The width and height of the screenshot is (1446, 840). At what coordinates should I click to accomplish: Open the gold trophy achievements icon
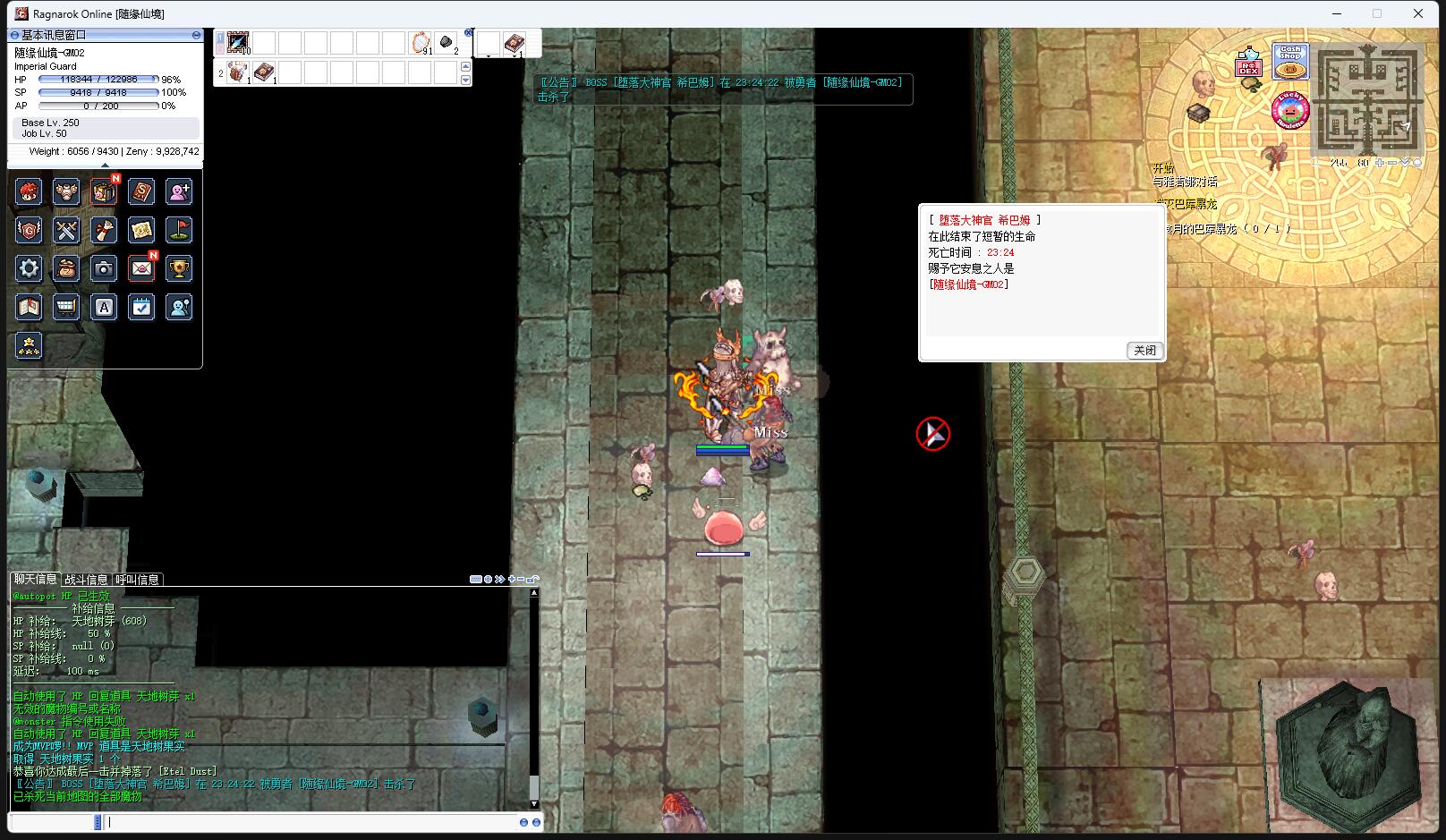tap(179, 268)
